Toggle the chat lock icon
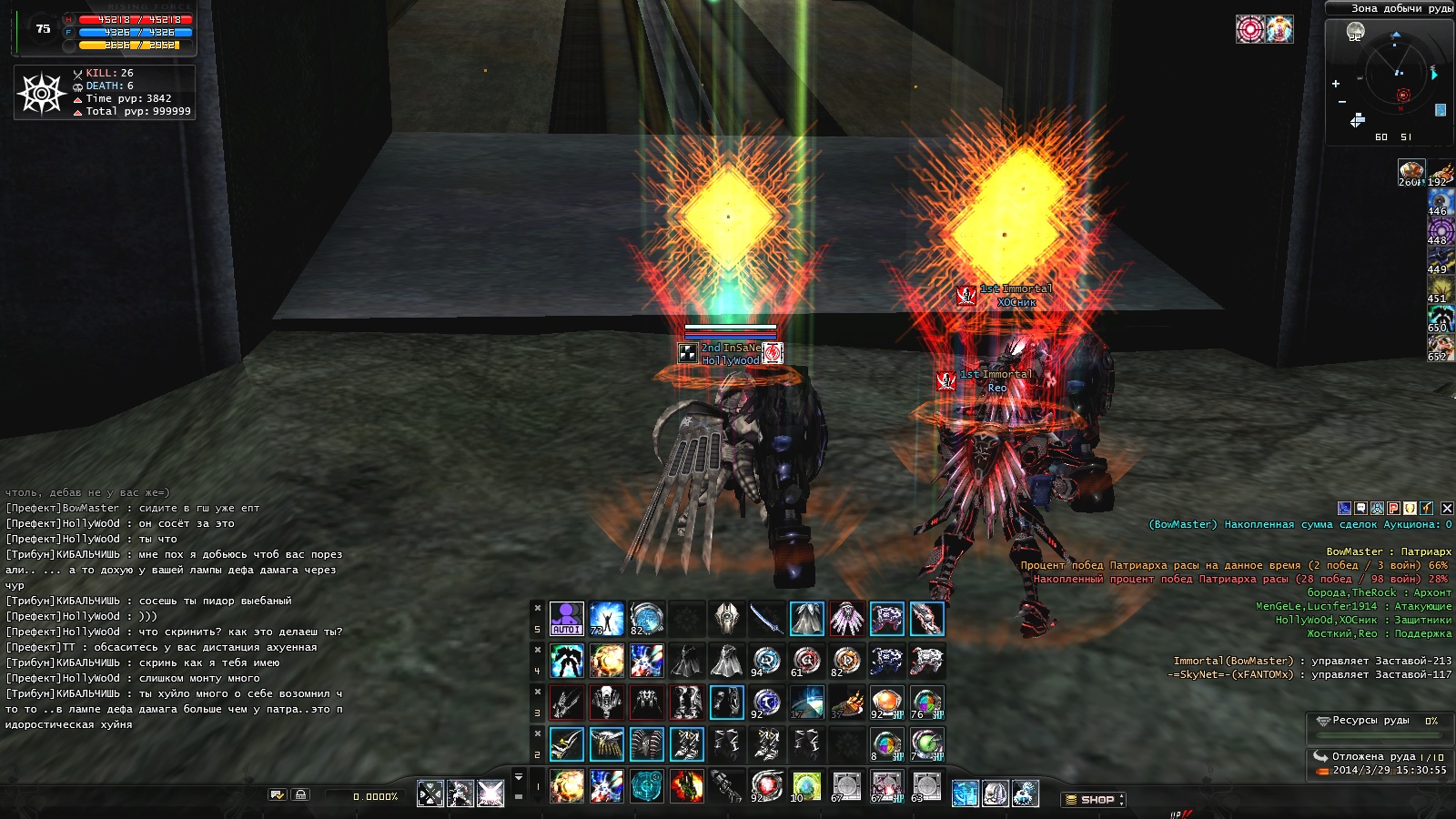 pyautogui.click(x=301, y=794)
